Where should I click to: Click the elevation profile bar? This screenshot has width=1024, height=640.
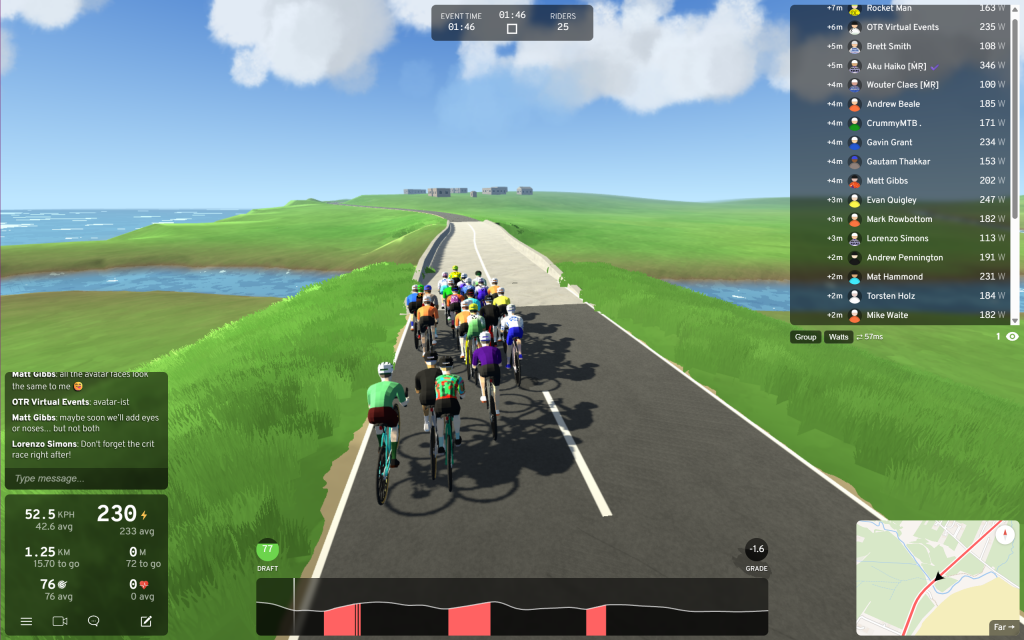point(512,606)
